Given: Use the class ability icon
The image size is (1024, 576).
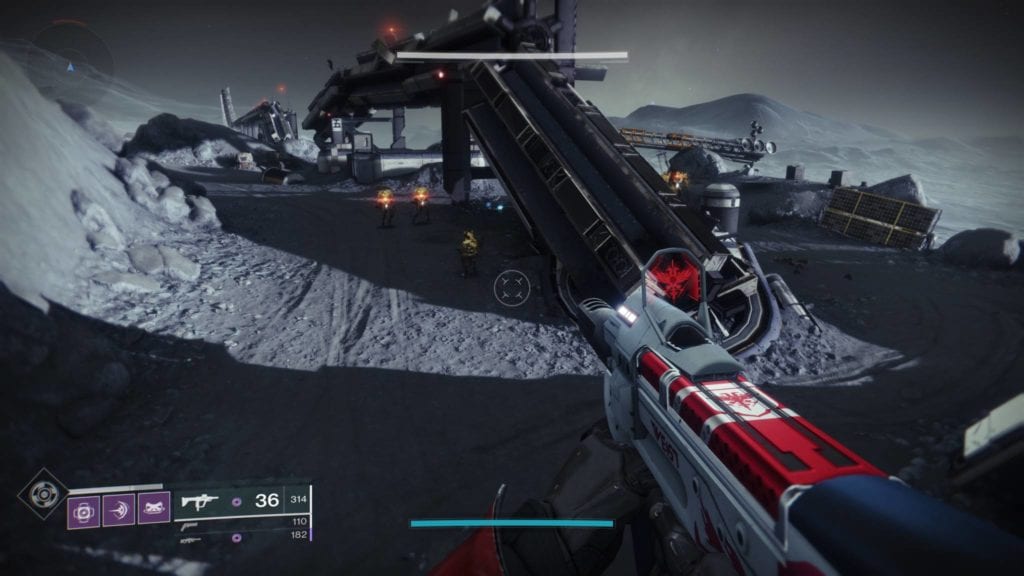Looking at the screenshot, I should (153, 511).
